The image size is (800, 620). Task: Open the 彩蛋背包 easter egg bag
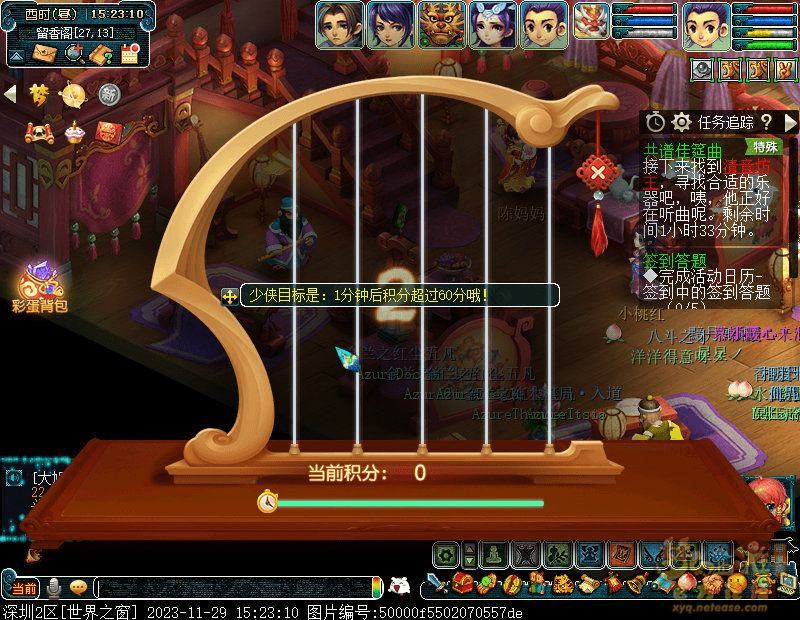40,285
